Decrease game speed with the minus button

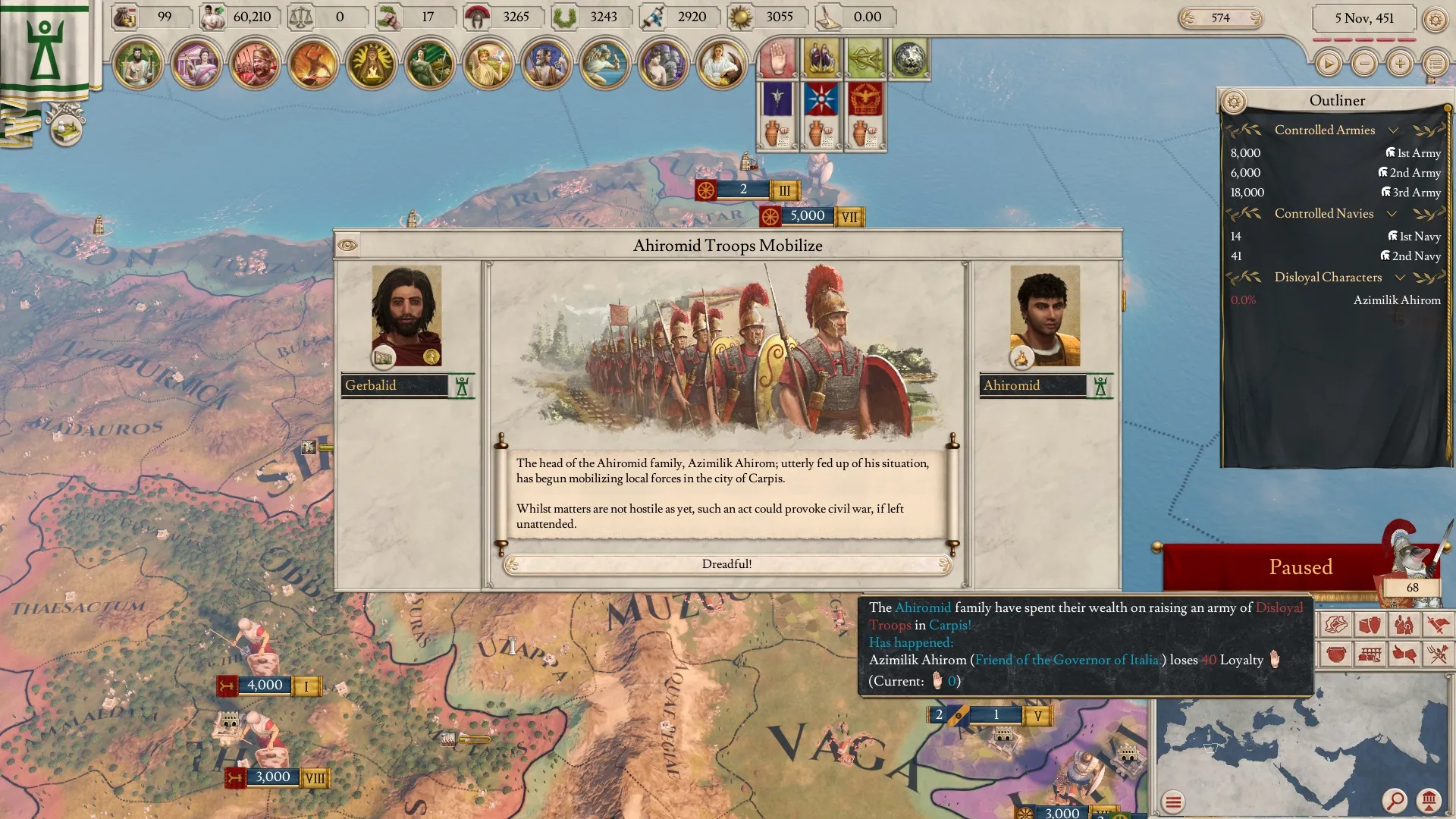coord(1364,64)
